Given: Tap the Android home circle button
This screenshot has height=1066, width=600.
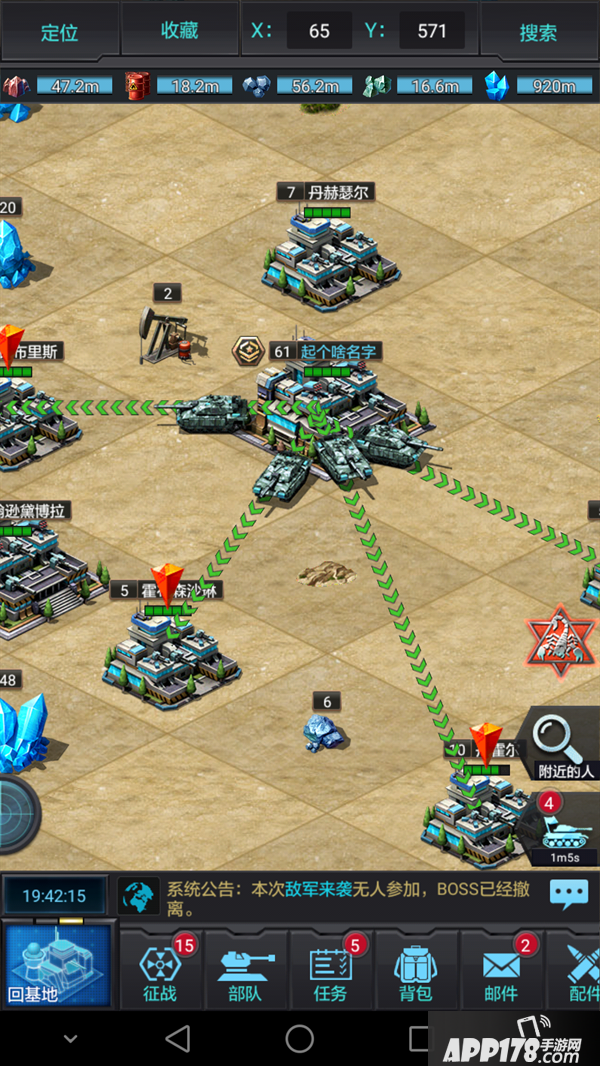Looking at the screenshot, I should click(299, 1038).
